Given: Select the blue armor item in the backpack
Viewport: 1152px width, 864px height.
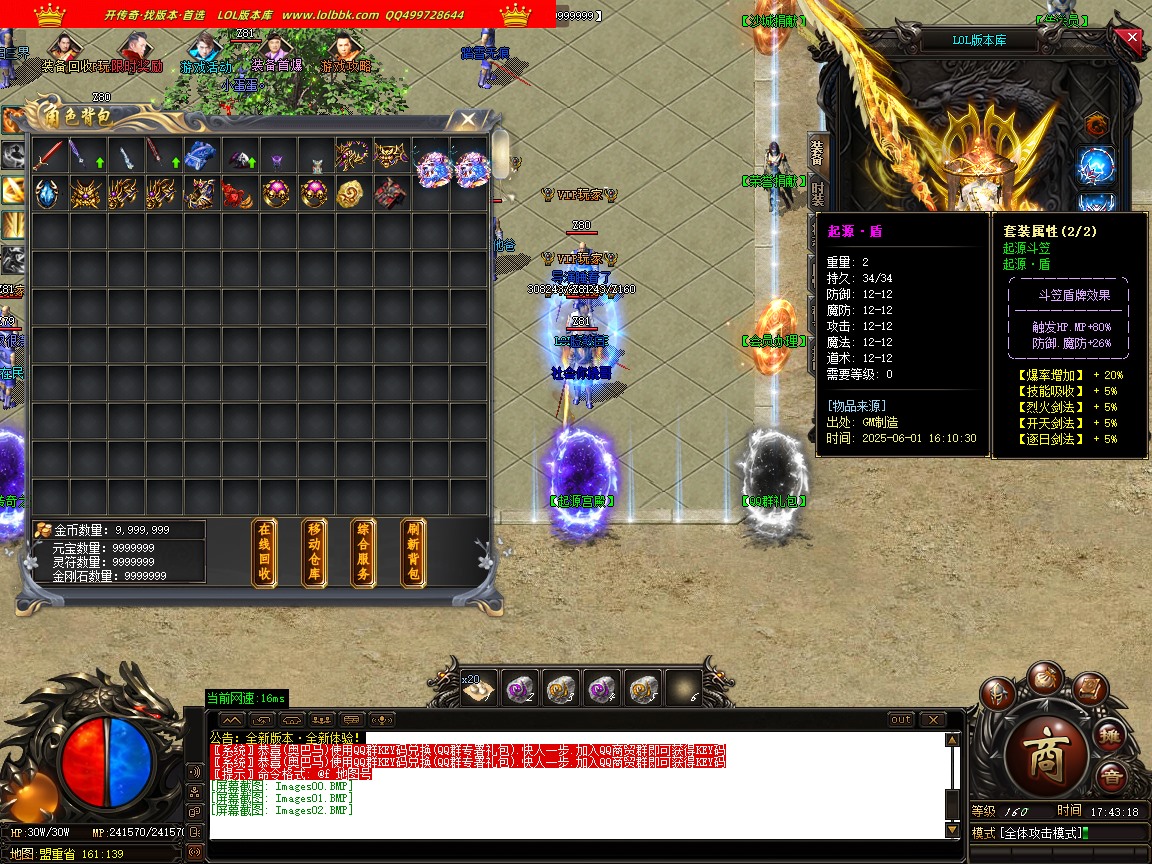Looking at the screenshot, I should [200, 155].
